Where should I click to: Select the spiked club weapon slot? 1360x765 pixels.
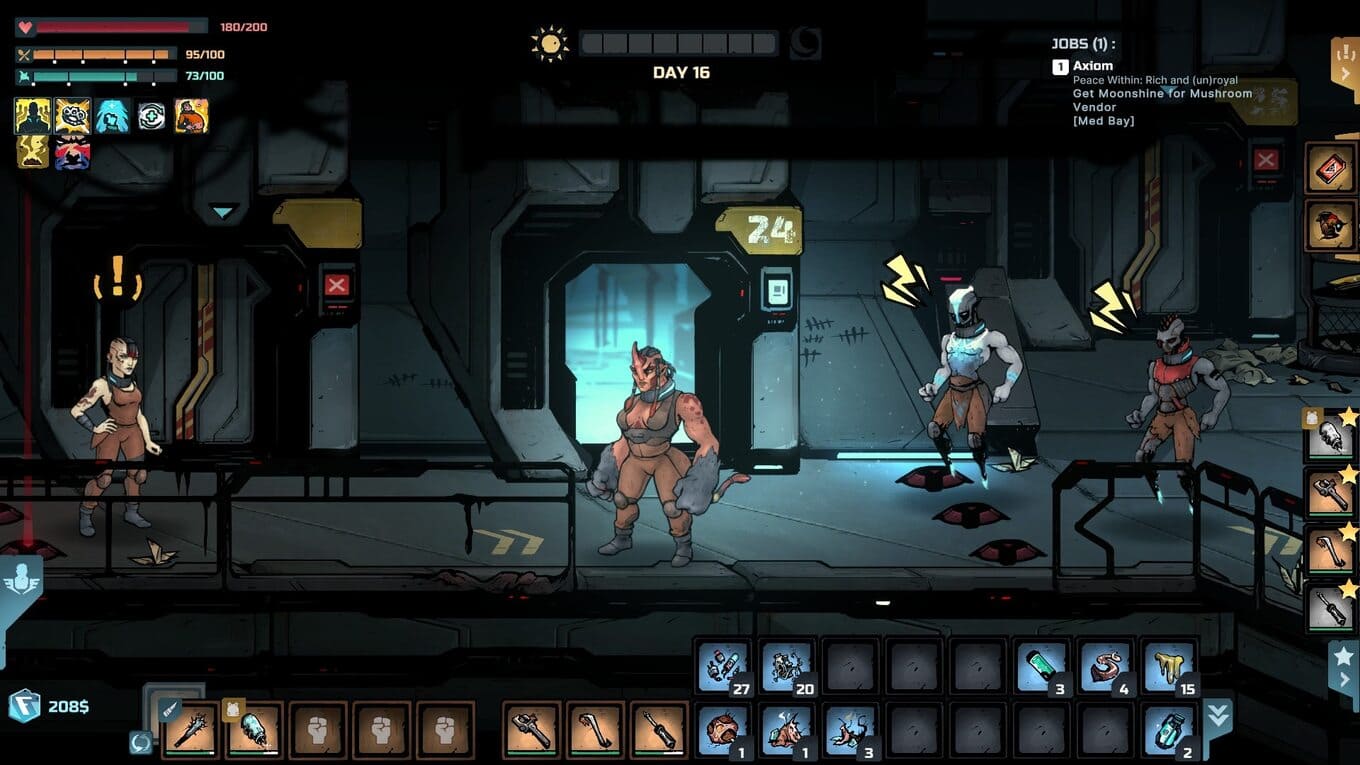[x=191, y=730]
